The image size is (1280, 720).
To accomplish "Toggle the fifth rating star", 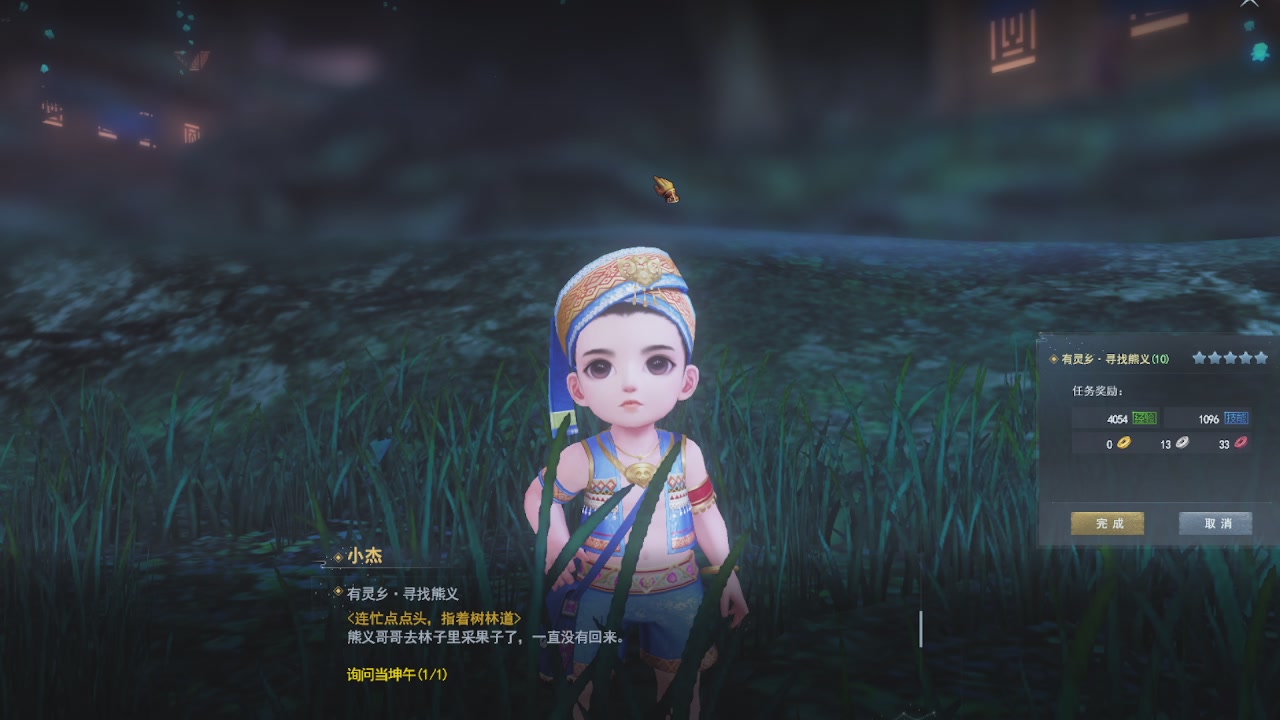I will [x=1261, y=357].
